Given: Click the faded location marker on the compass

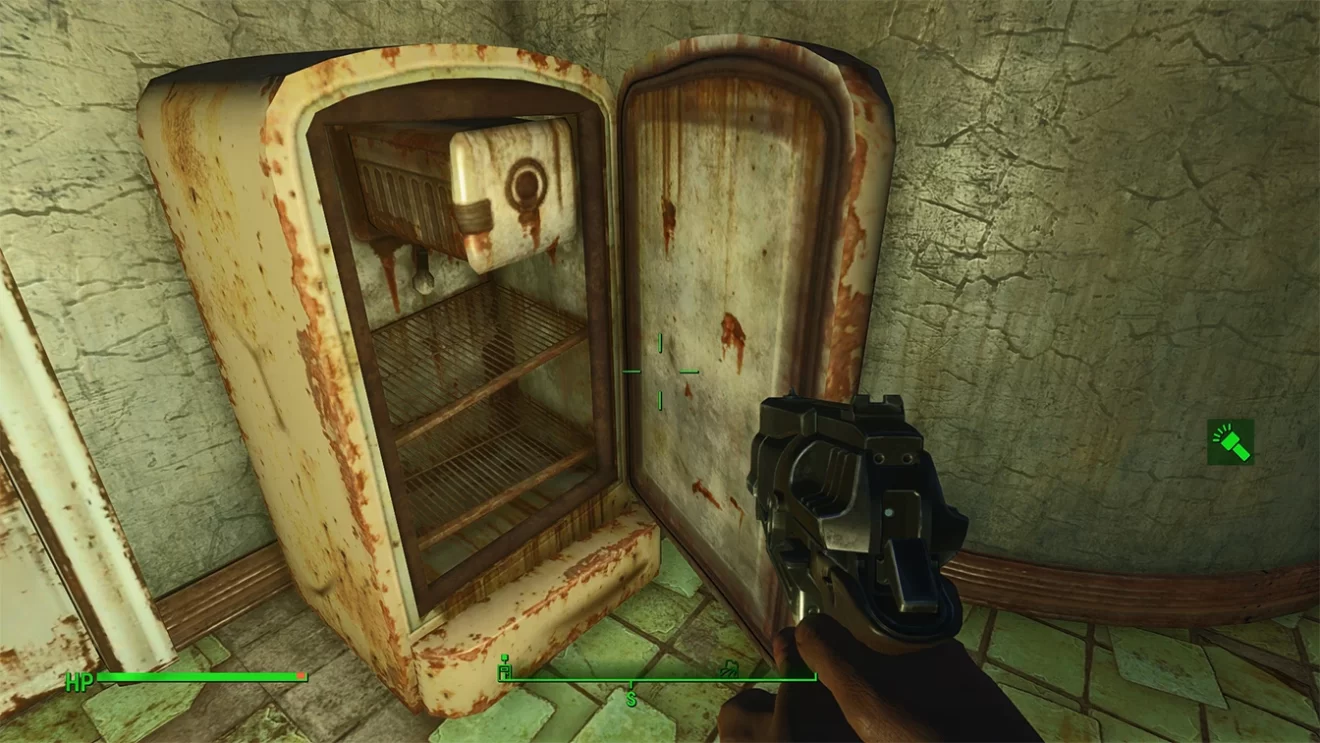Looking at the screenshot, I should [729, 667].
